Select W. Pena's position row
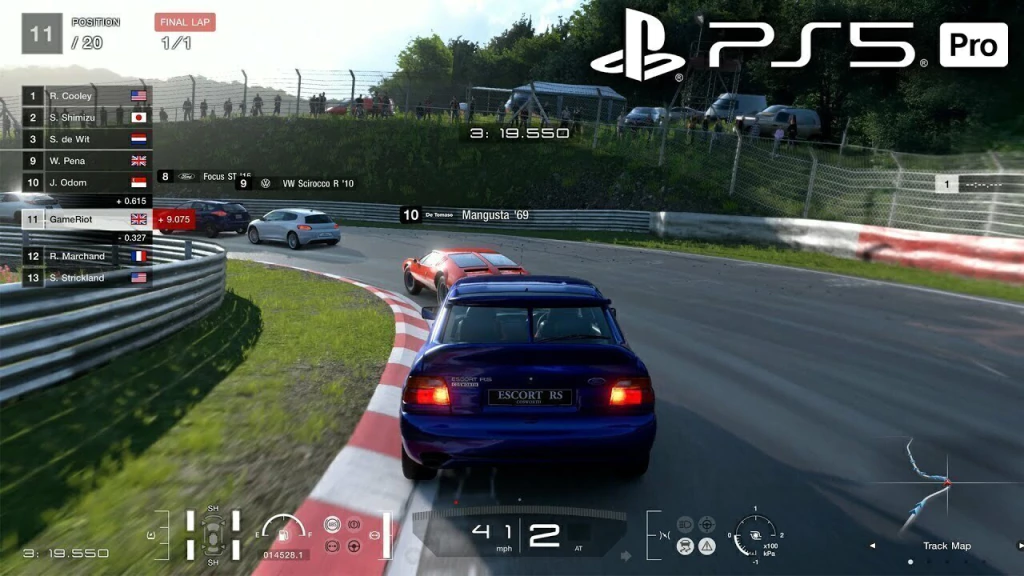This screenshot has height=576, width=1024. pos(87,160)
